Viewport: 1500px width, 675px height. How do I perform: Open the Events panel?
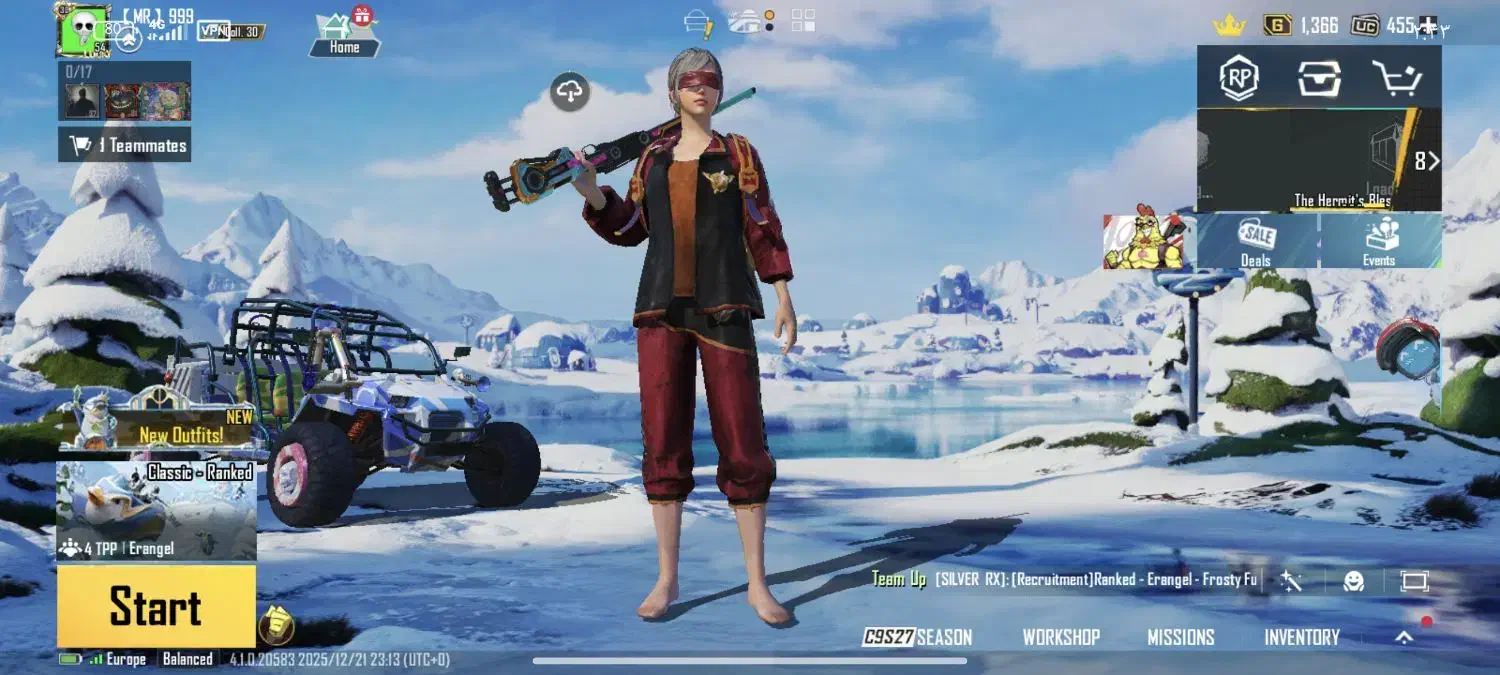pyautogui.click(x=1379, y=241)
